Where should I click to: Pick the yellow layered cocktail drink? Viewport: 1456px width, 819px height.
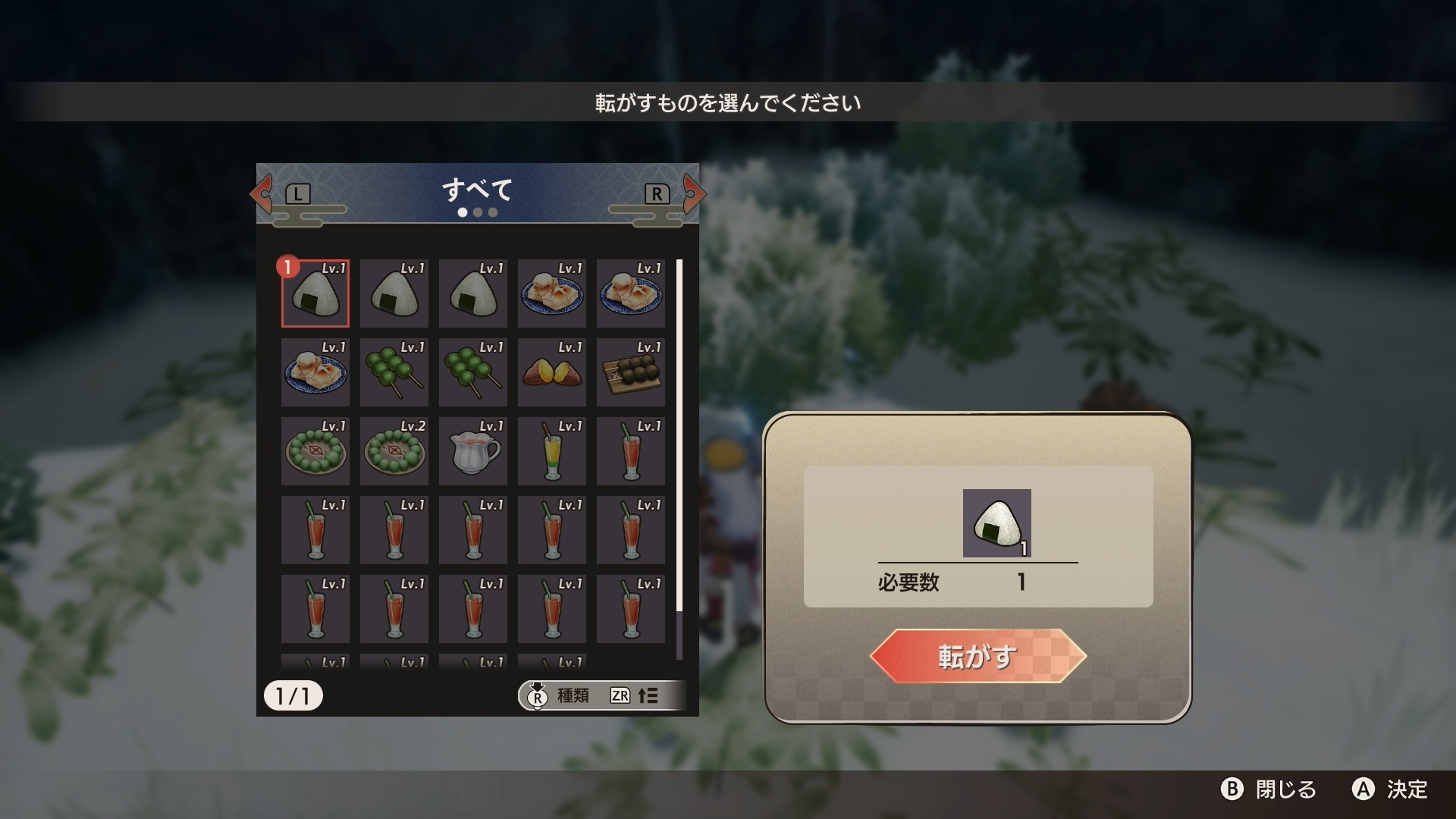tap(551, 451)
